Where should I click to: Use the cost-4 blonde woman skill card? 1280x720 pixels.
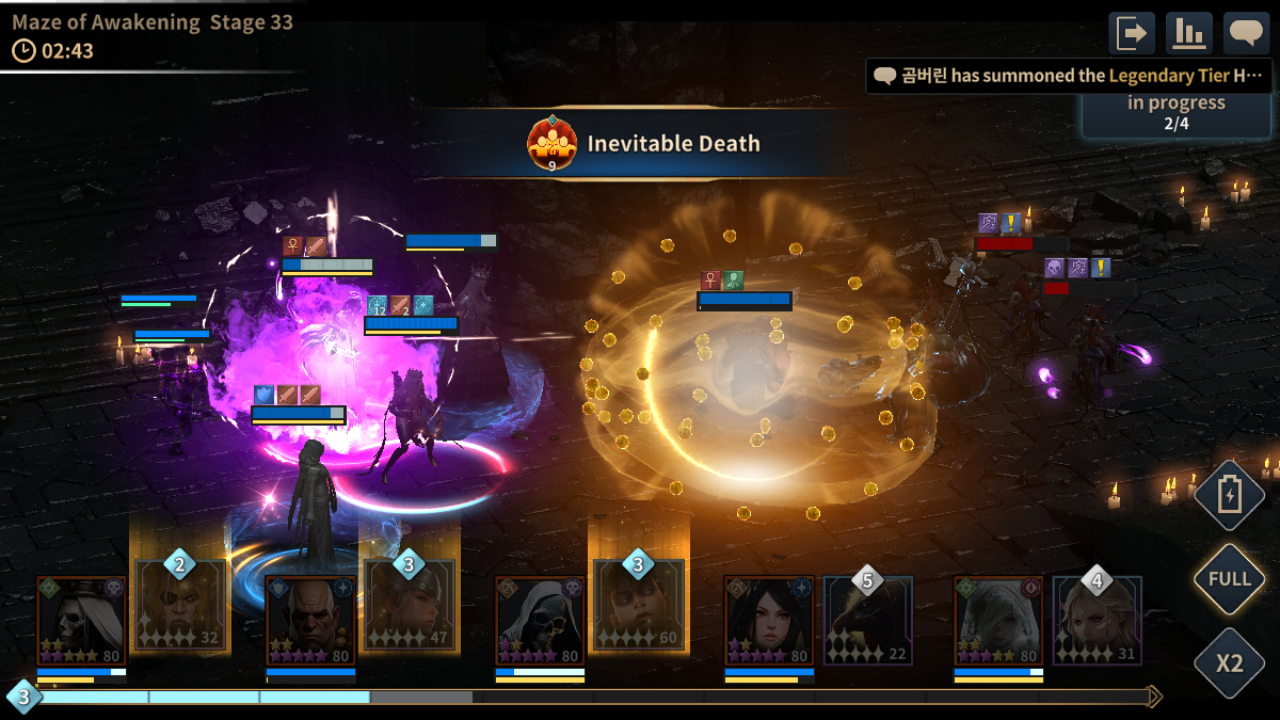pyautogui.click(x=1097, y=620)
